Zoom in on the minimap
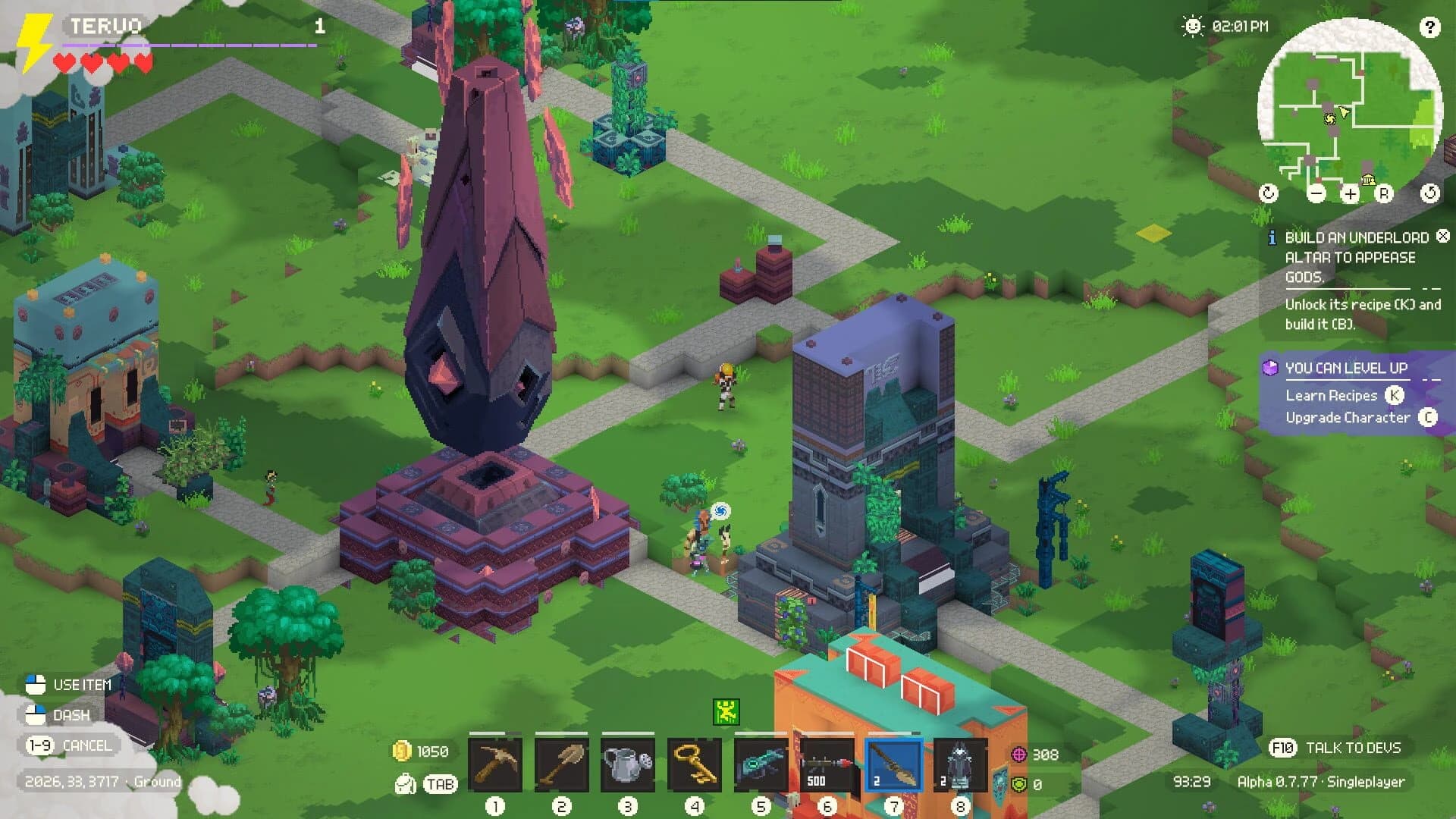 pos(1349,194)
